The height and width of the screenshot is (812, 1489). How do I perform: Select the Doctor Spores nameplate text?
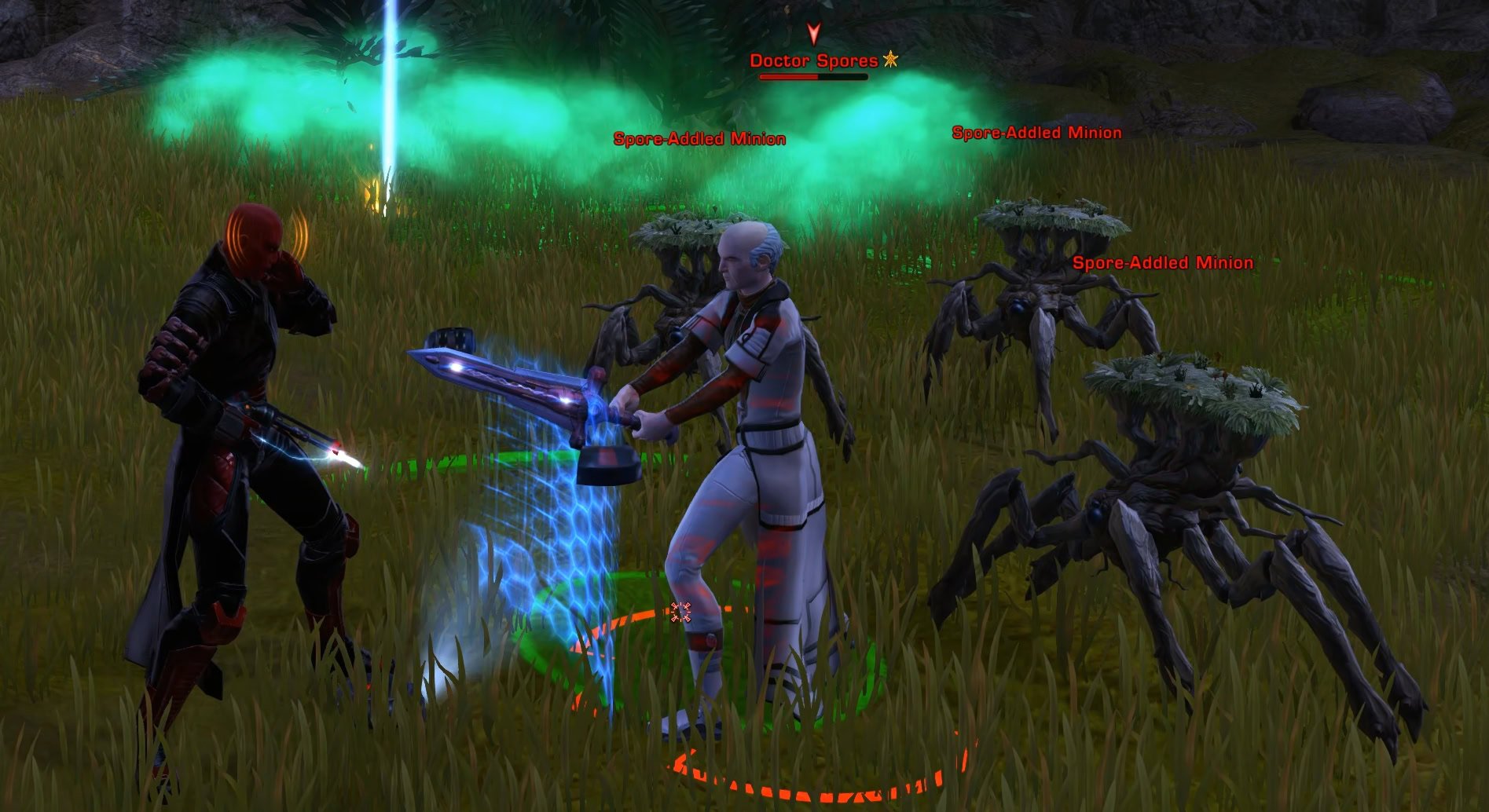click(813, 59)
